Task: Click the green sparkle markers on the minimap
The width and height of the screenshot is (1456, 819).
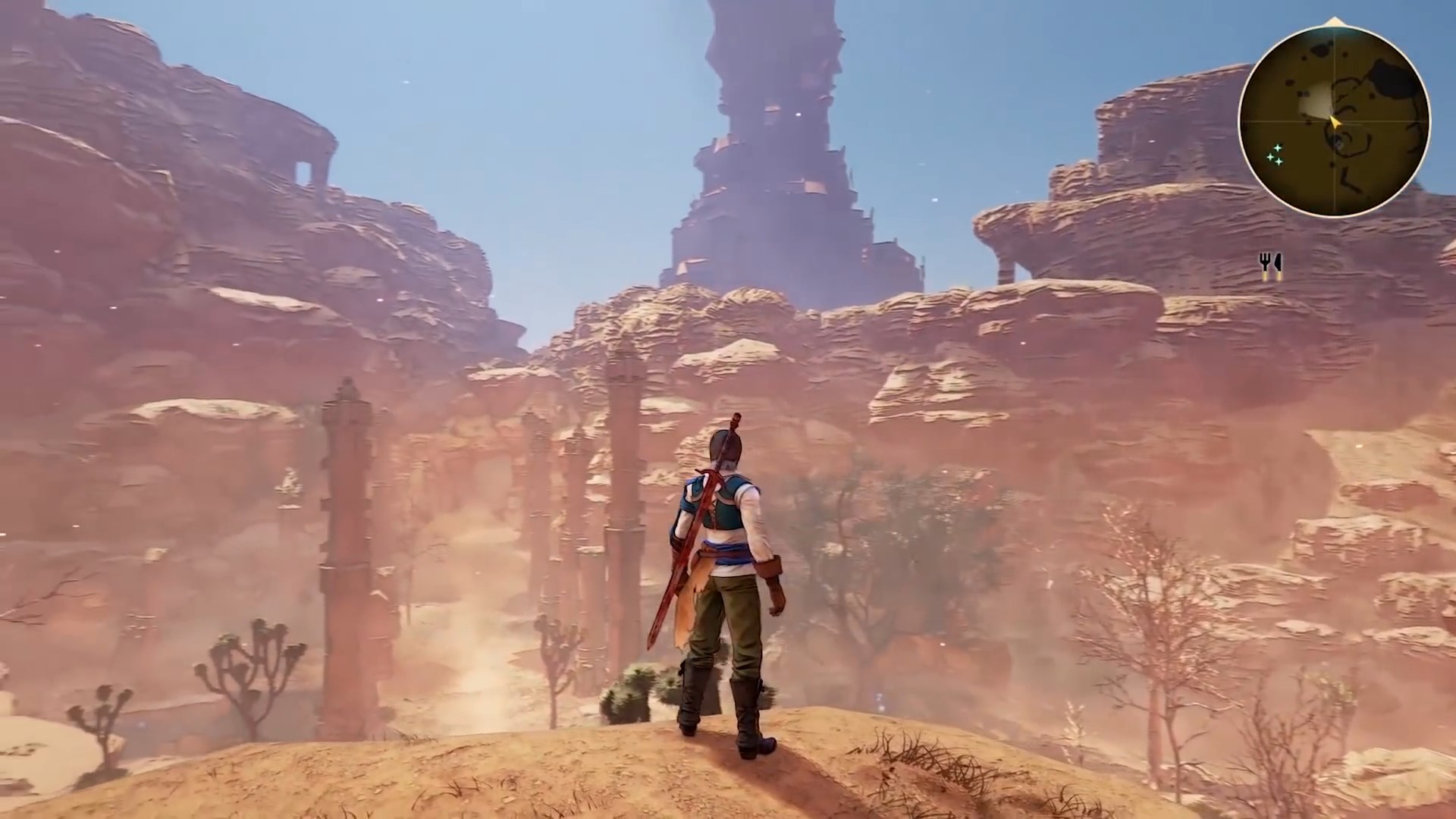Action: 1275,155
